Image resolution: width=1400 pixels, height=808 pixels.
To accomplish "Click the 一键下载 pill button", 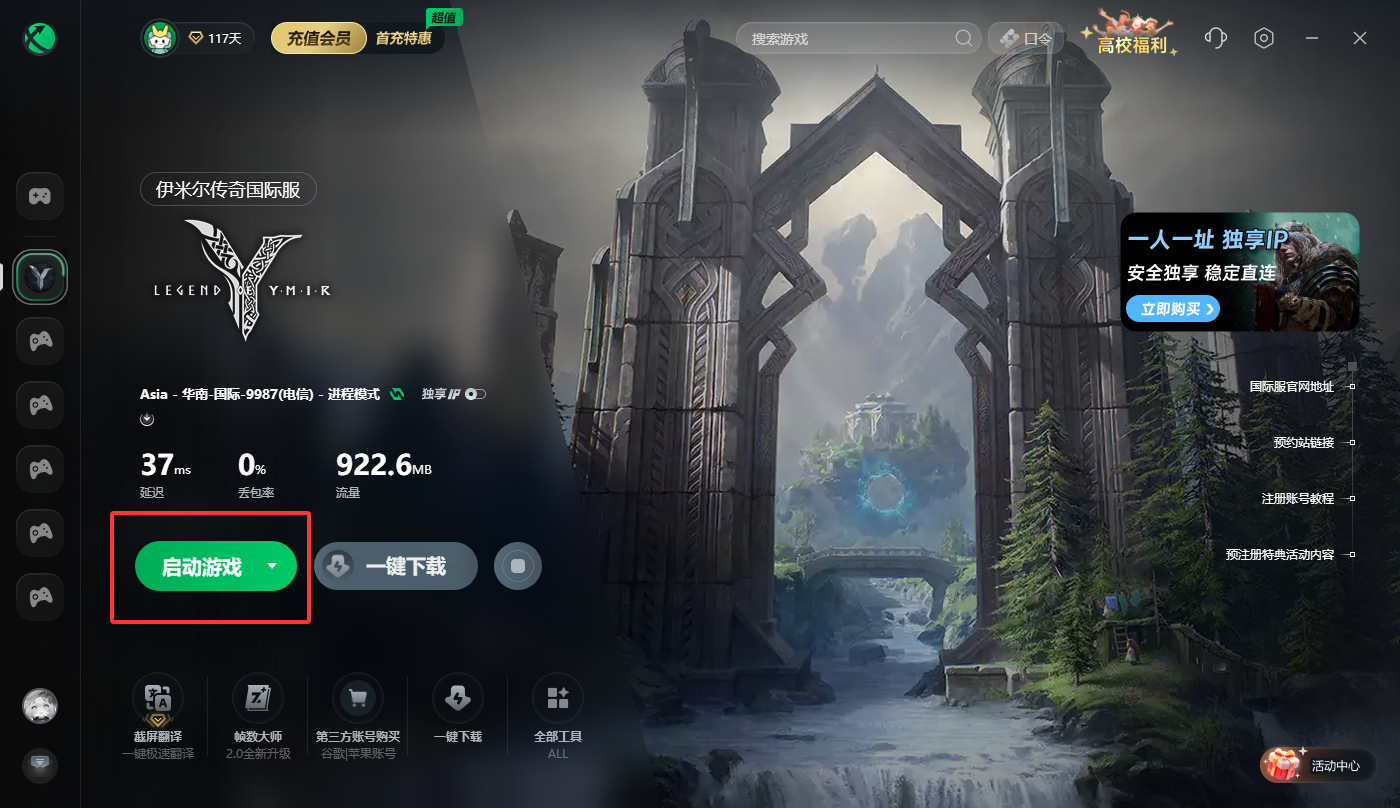I will click(x=396, y=567).
